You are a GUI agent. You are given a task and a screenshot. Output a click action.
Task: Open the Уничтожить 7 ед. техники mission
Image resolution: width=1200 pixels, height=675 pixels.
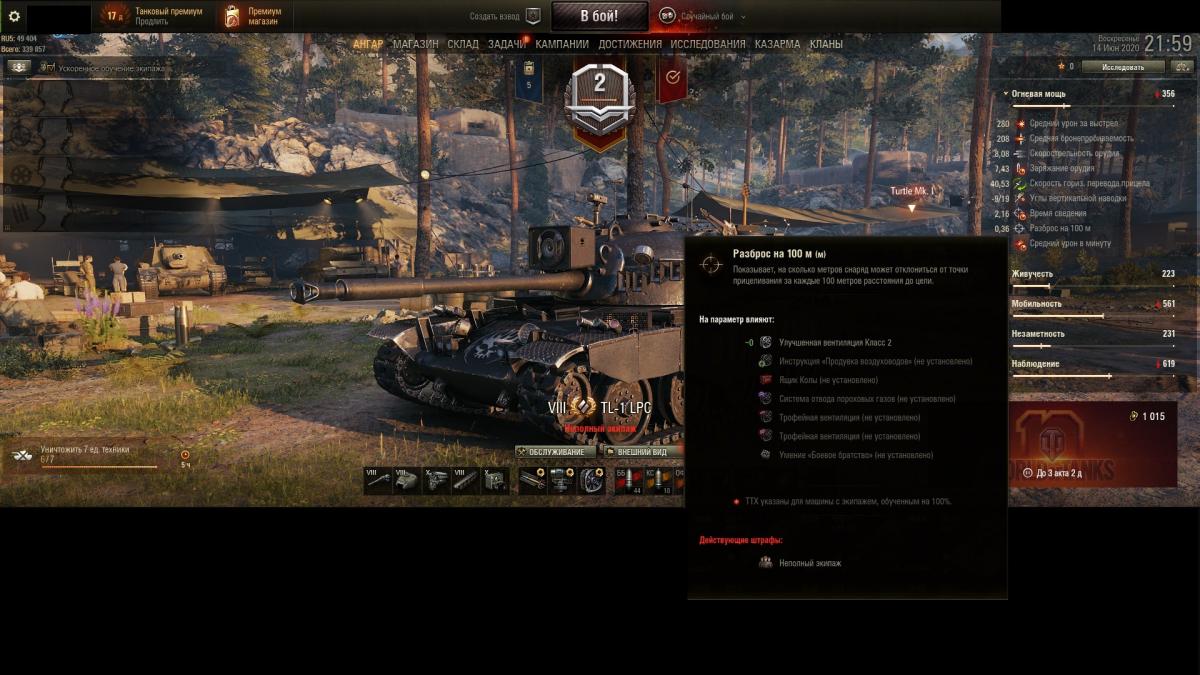[85, 450]
